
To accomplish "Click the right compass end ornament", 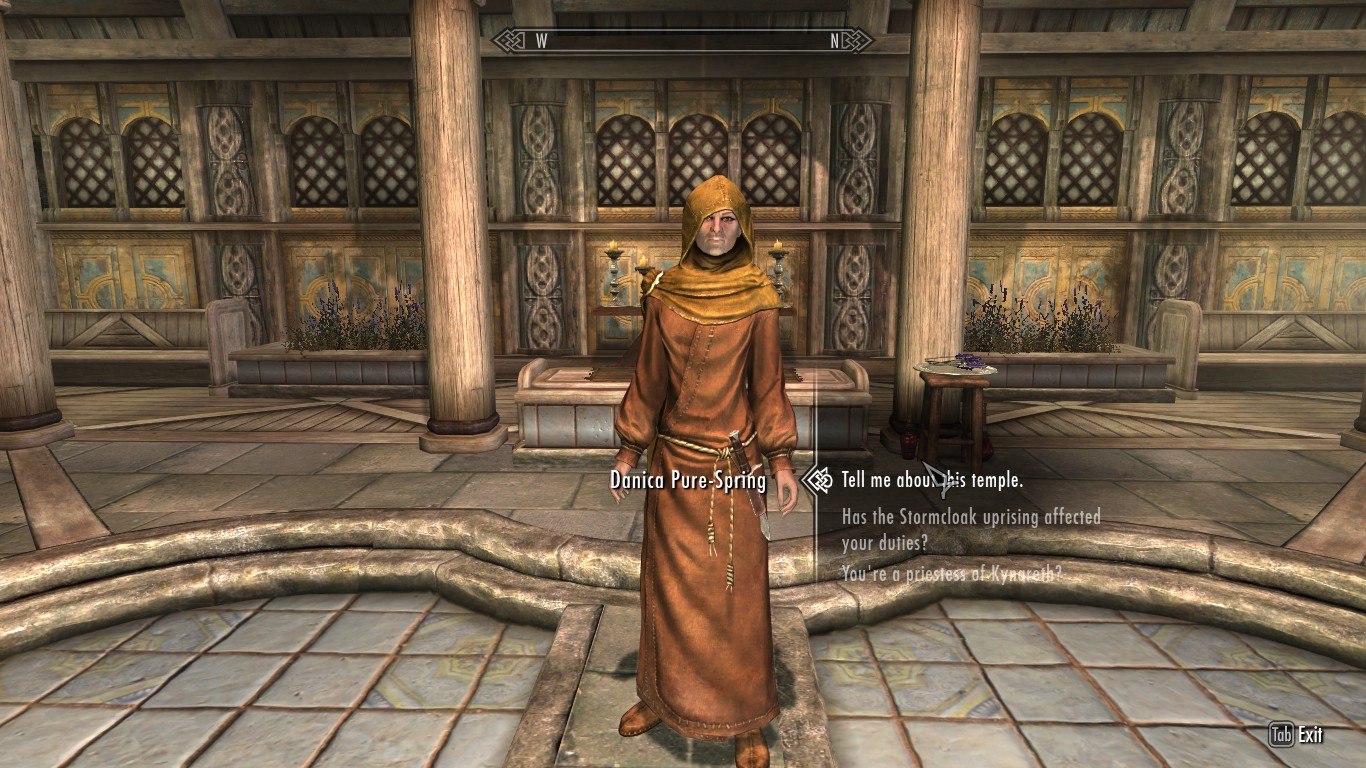I will pyautogui.click(x=858, y=42).
